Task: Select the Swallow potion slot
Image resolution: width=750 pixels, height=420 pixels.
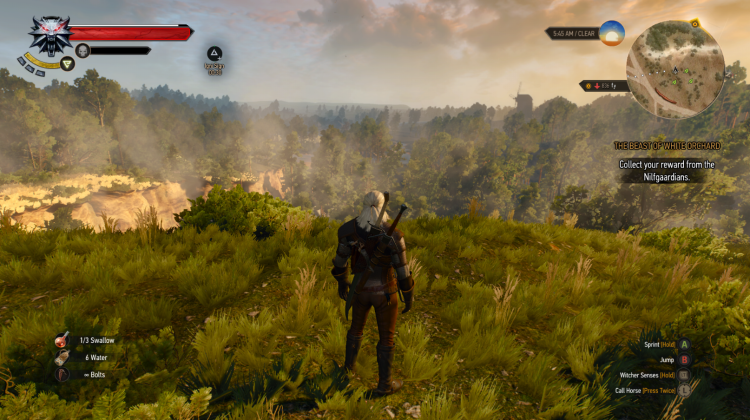Action: tap(63, 340)
